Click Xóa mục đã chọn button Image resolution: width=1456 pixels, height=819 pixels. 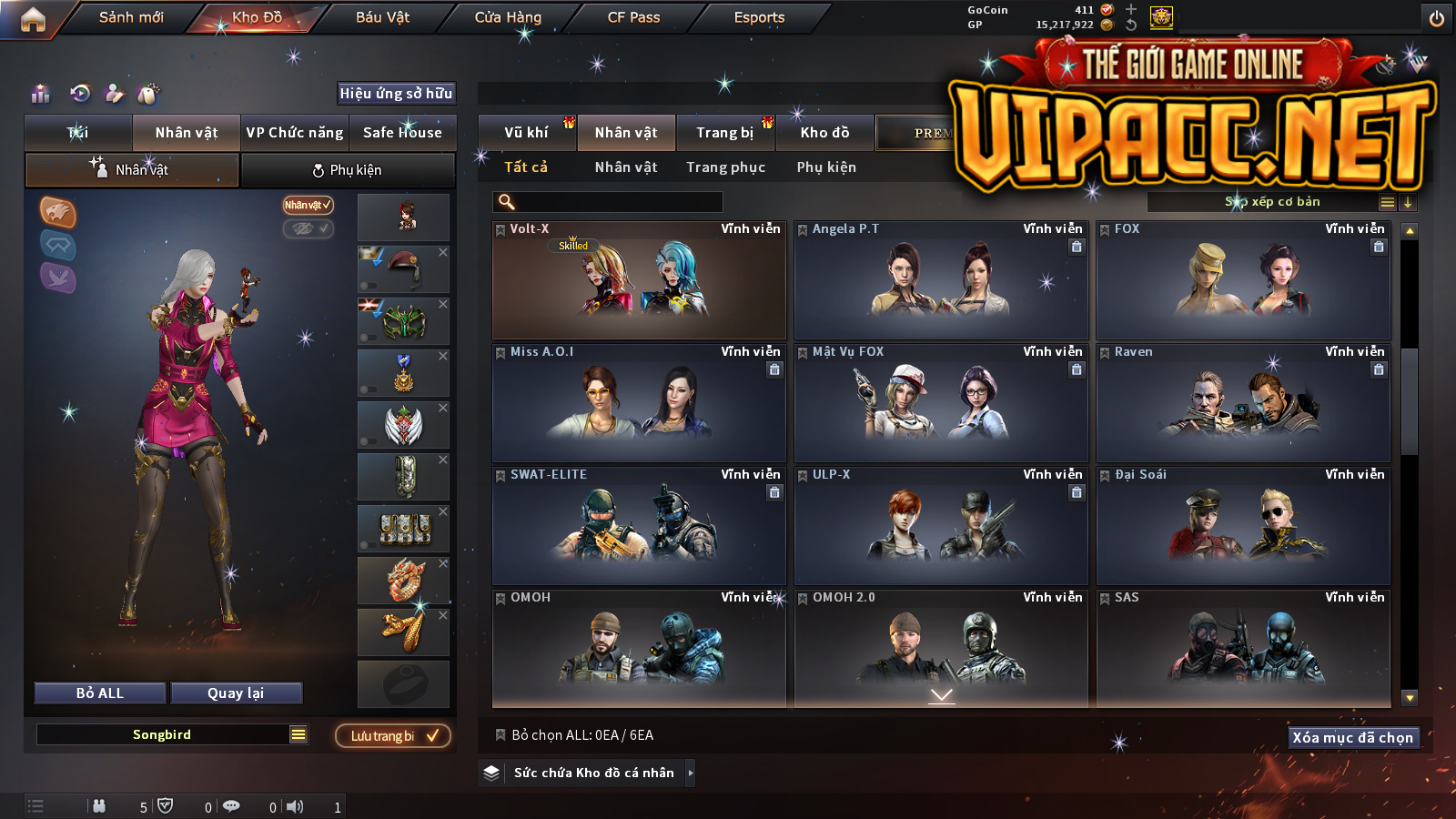(1353, 738)
